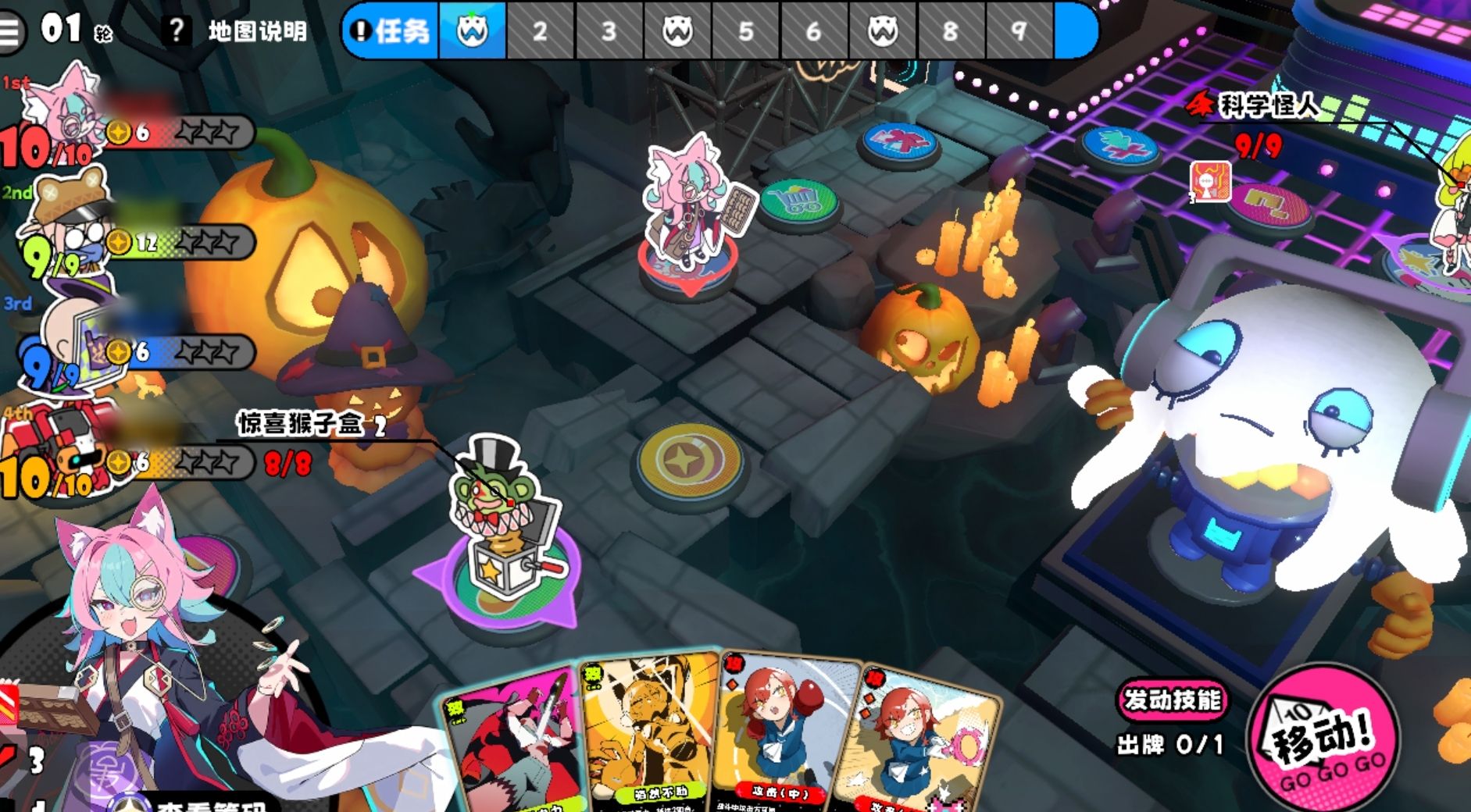
Task: Select the green shopping cart board tile
Action: 798,201
